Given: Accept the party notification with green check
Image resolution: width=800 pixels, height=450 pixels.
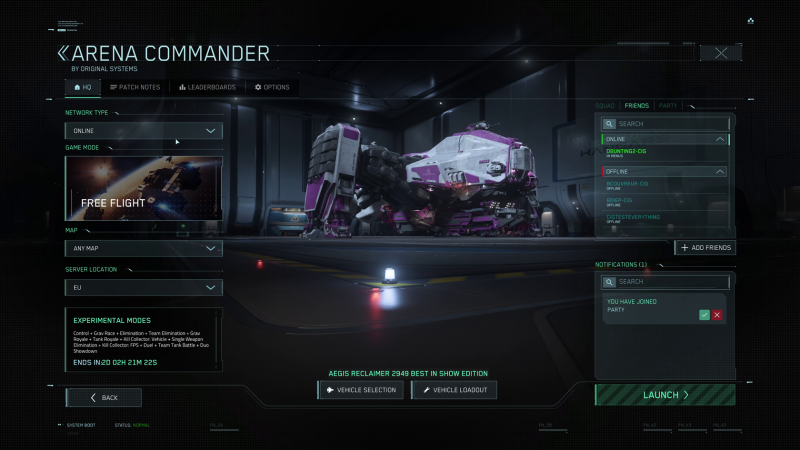Looking at the screenshot, I should click(x=705, y=315).
